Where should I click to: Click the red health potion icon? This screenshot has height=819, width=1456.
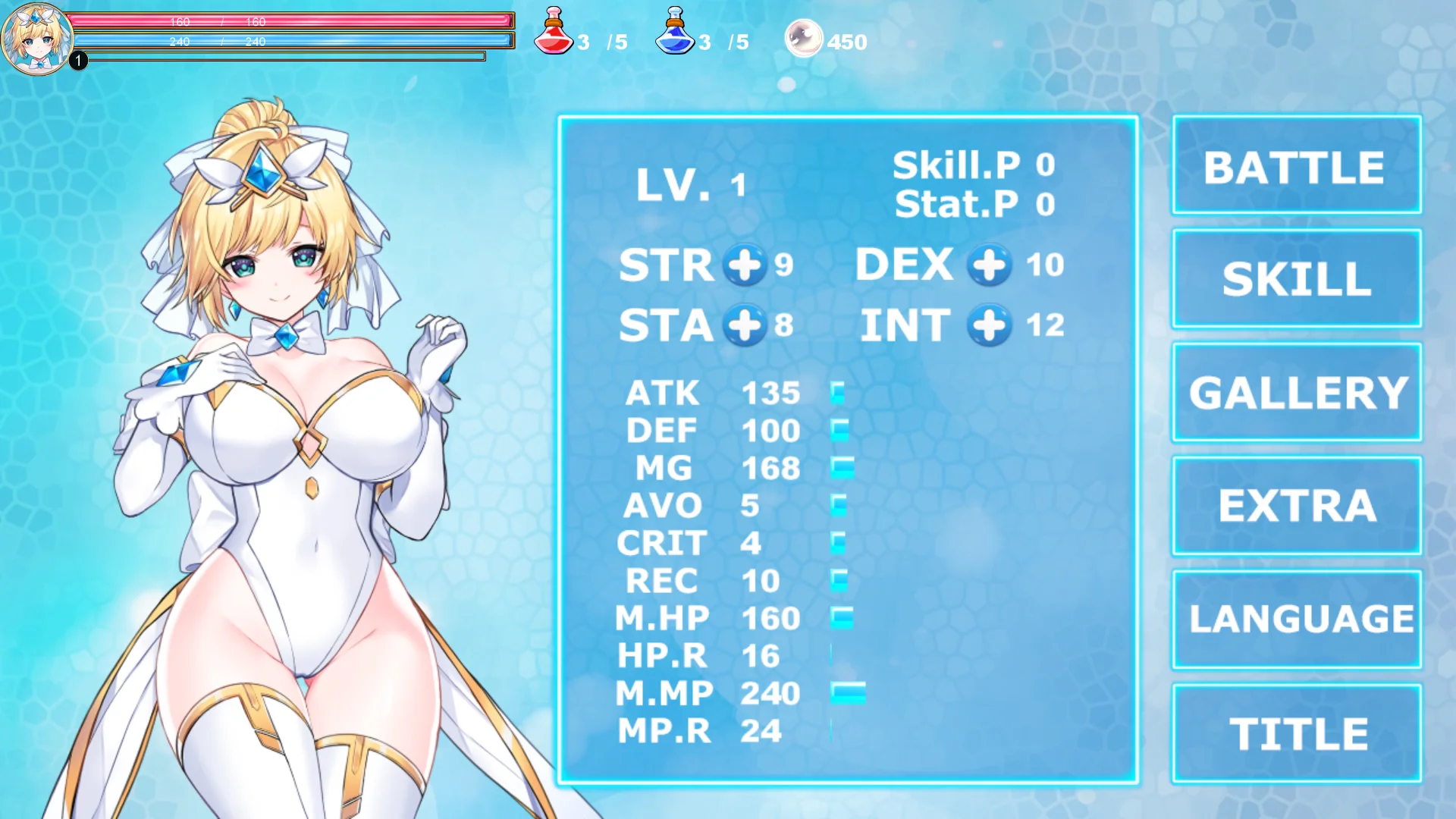coord(554,32)
